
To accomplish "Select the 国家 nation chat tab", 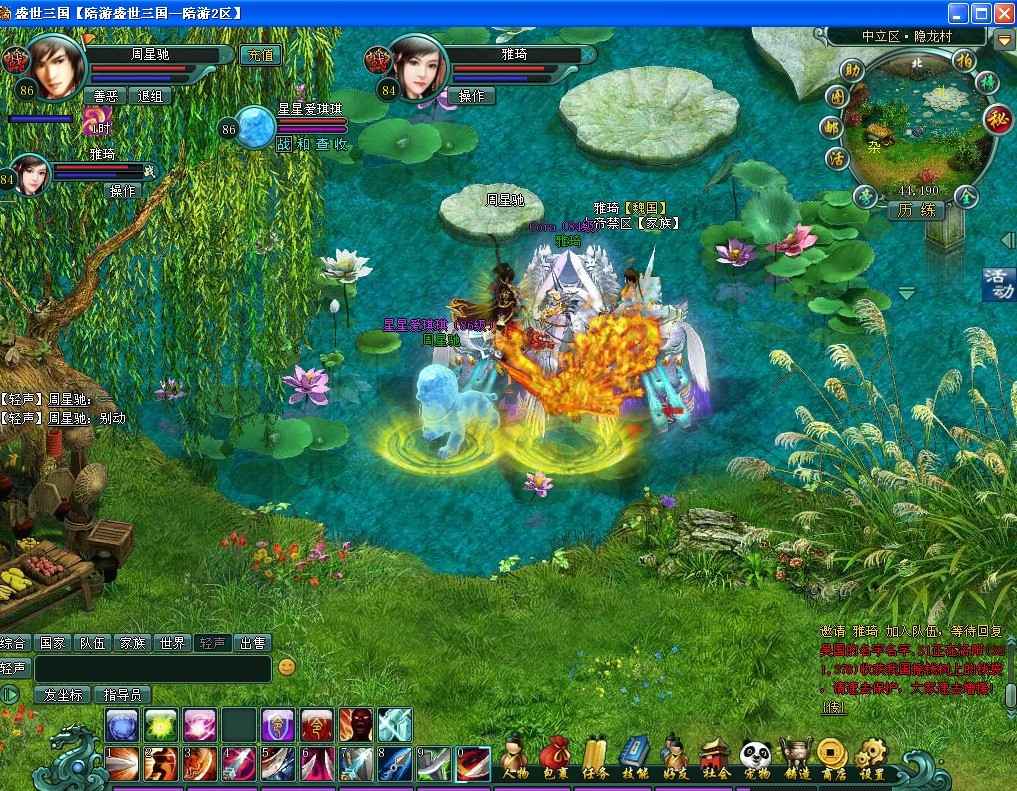I will tap(52, 643).
